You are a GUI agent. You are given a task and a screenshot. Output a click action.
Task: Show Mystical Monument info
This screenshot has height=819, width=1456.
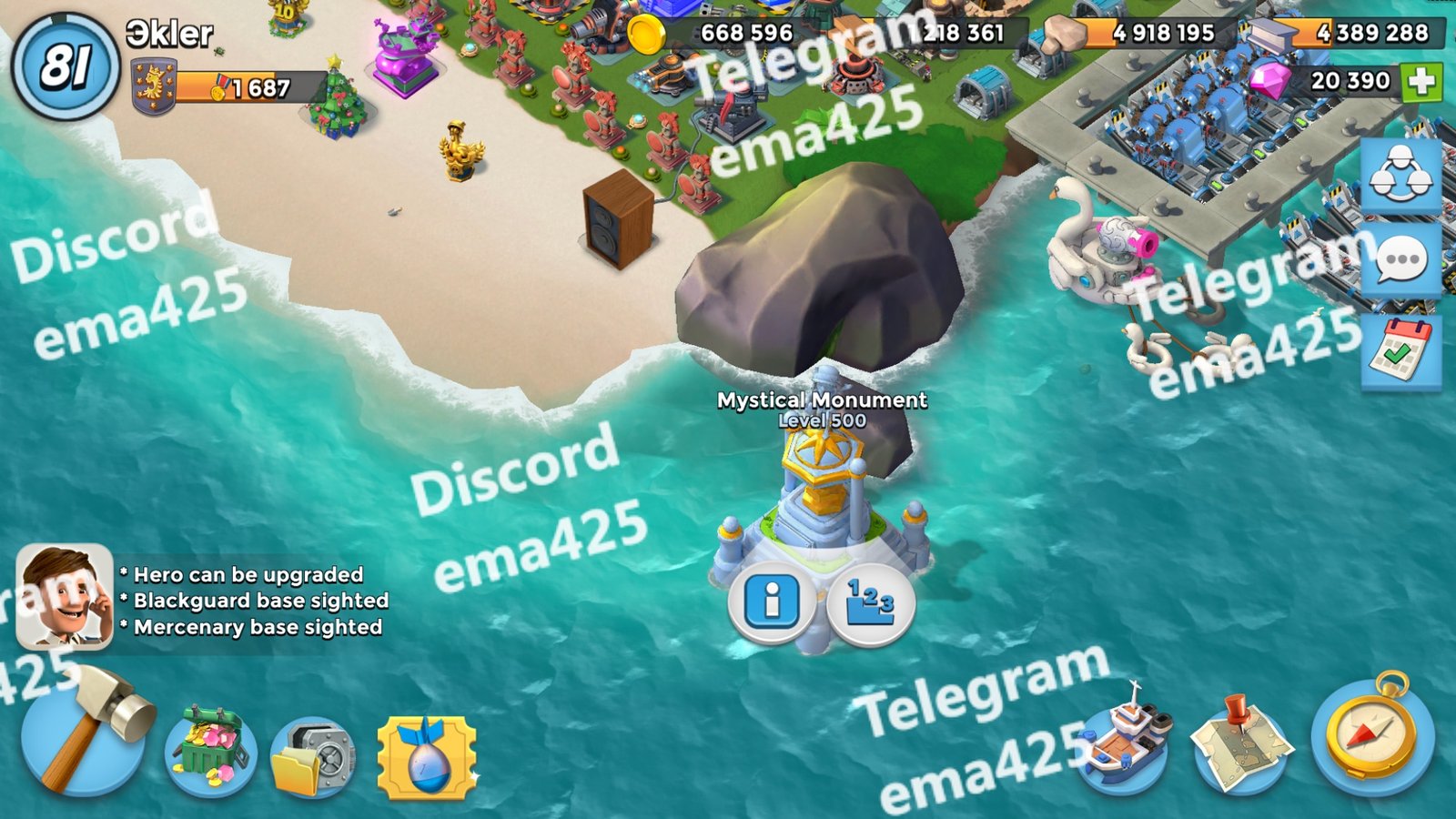point(772,602)
